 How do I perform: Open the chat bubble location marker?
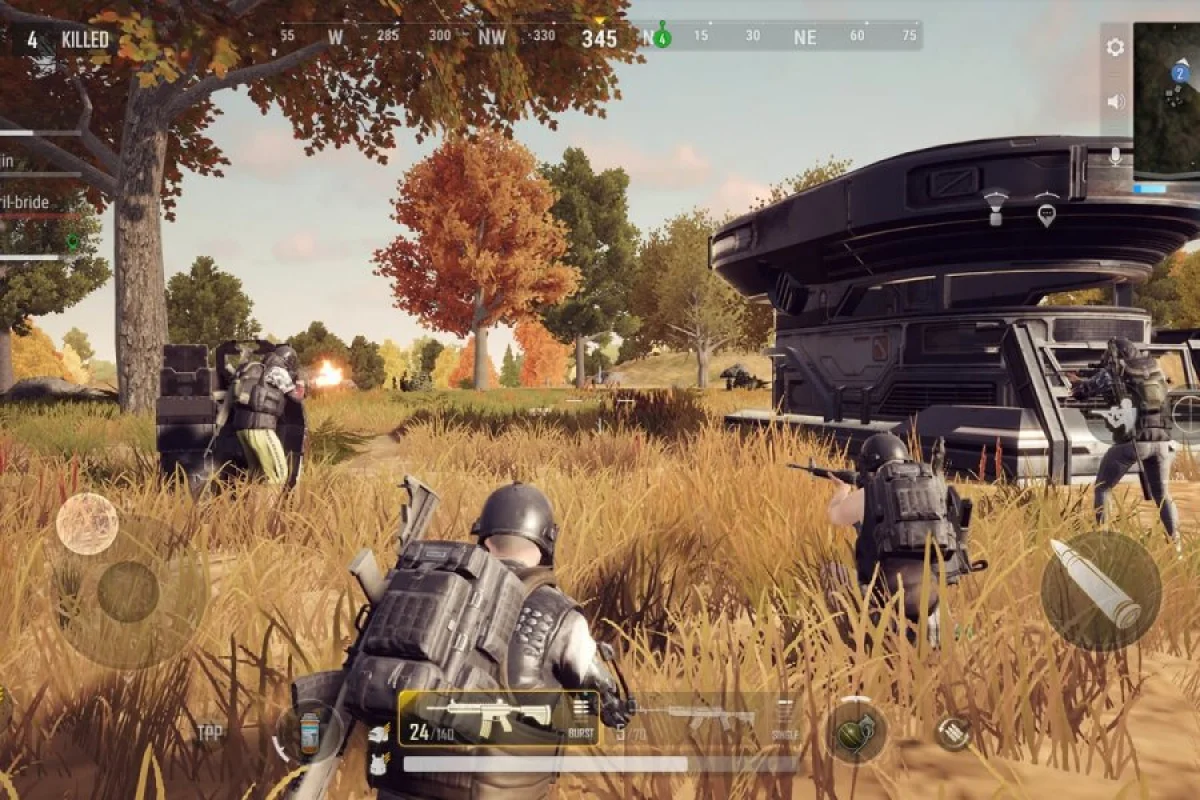tap(1046, 213)
